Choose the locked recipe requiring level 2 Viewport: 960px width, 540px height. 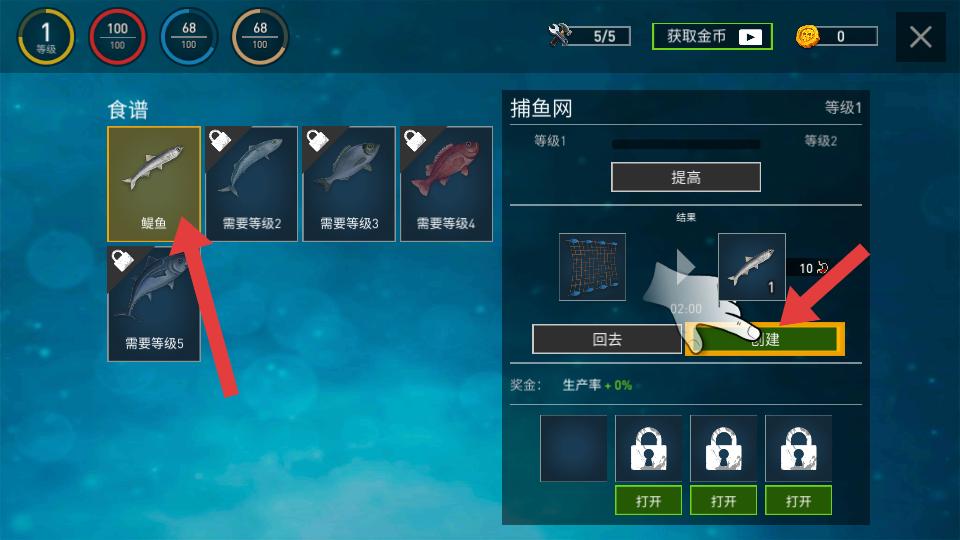[251, 184]
